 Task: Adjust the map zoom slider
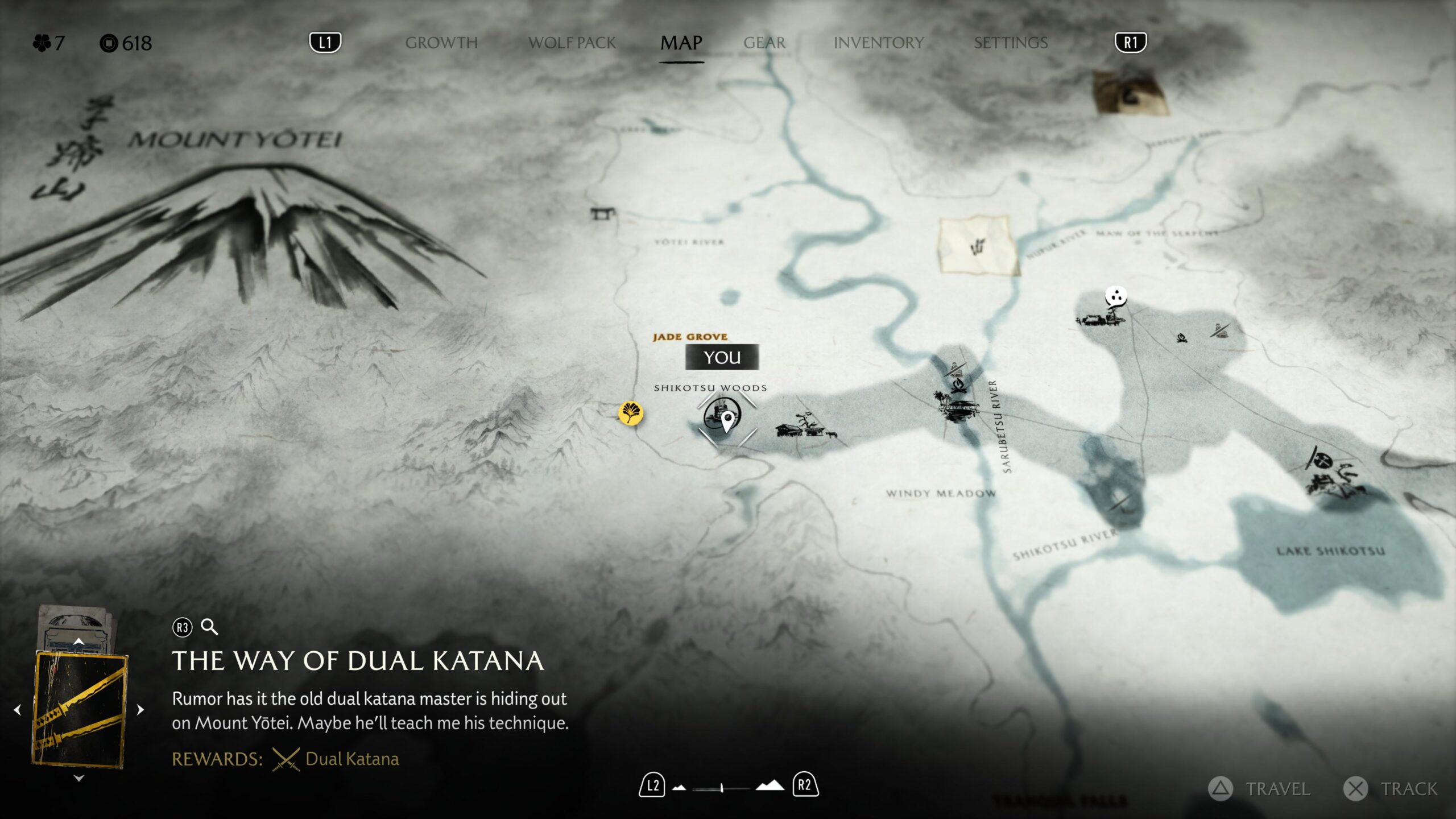(722, 788)
